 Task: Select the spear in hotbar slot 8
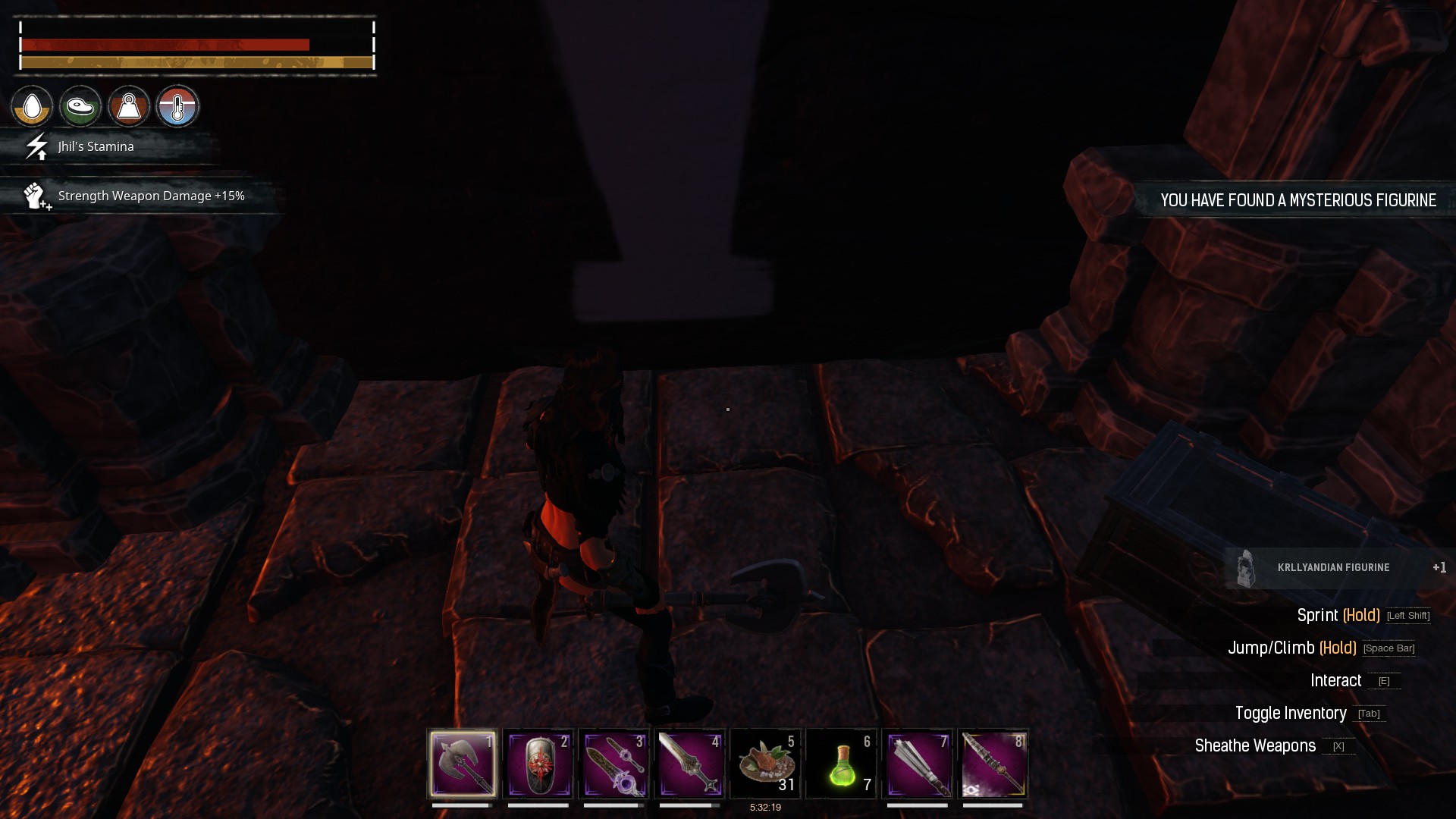[x=995, y=764]
